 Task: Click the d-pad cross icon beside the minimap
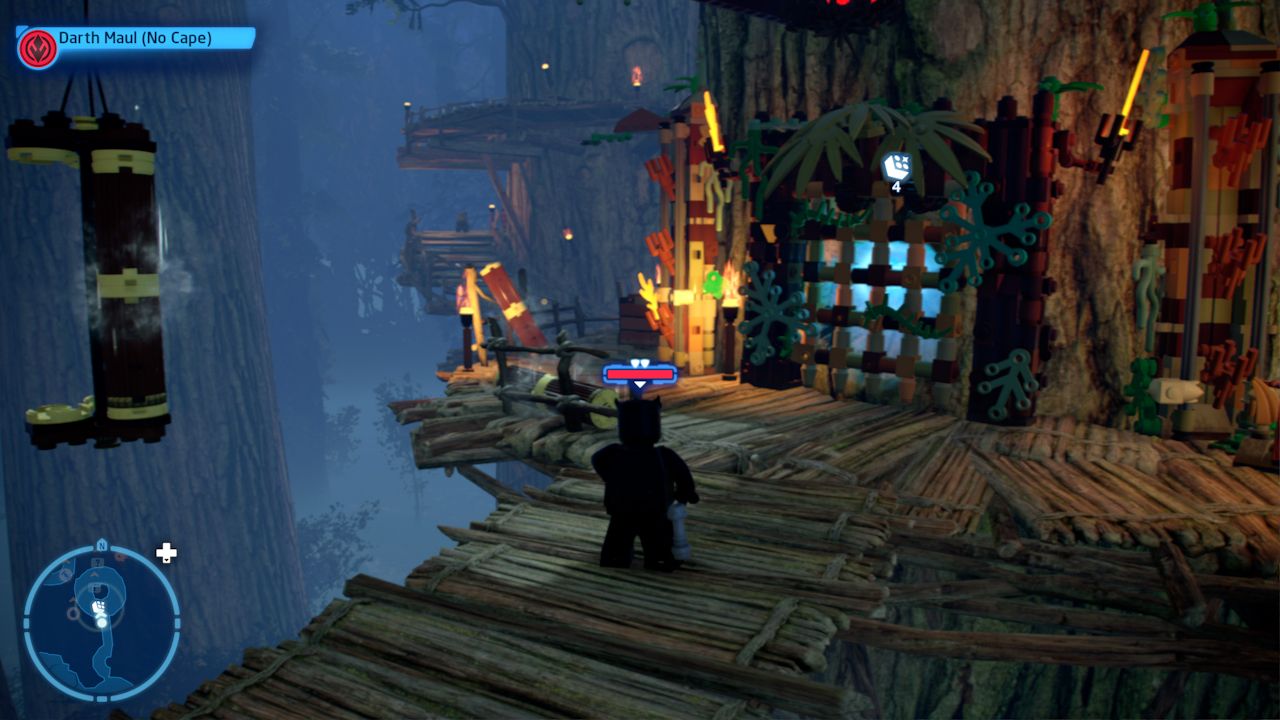166,551
